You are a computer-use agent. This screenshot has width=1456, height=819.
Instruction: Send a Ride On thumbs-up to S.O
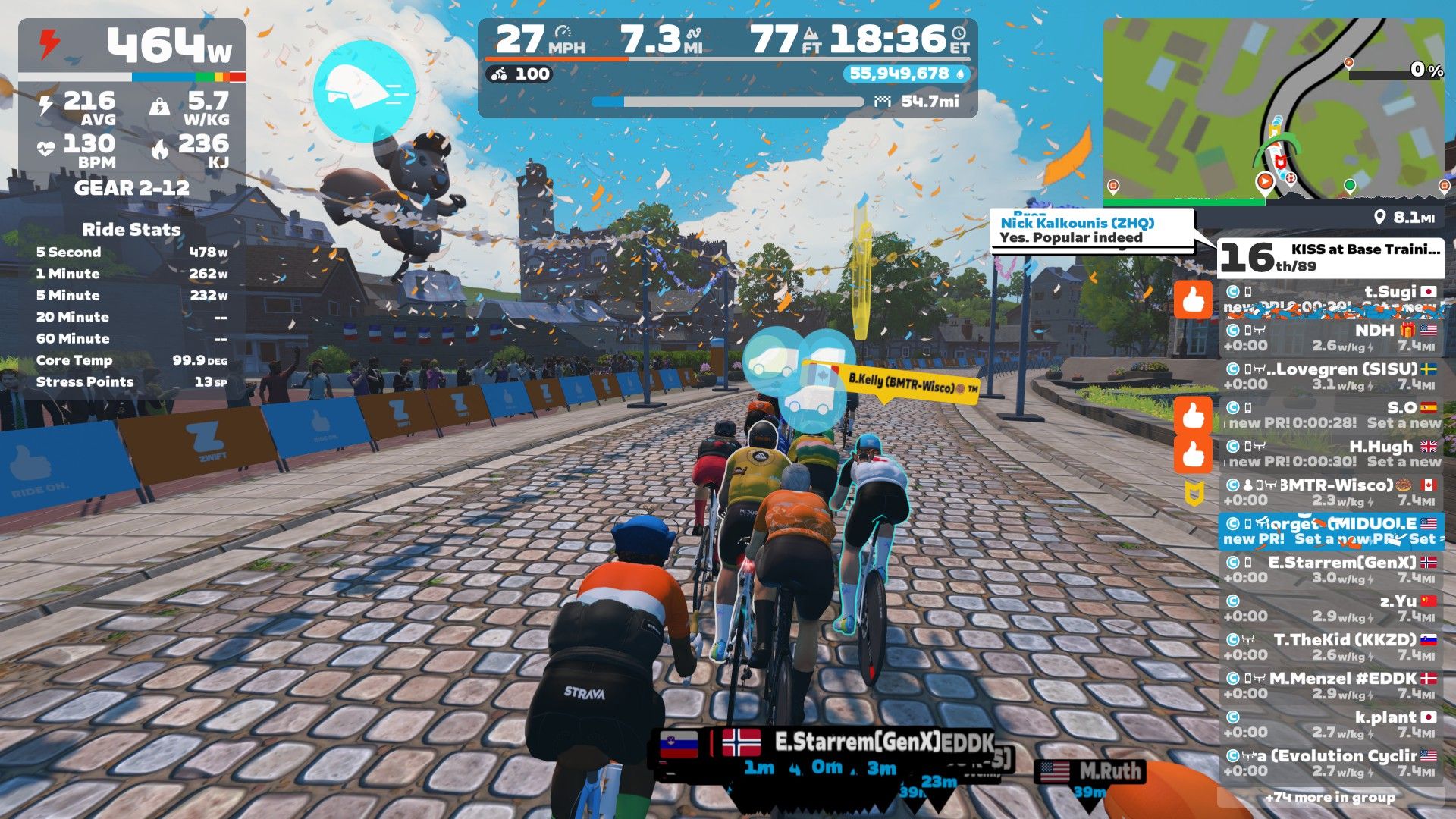coord(1193,416)
